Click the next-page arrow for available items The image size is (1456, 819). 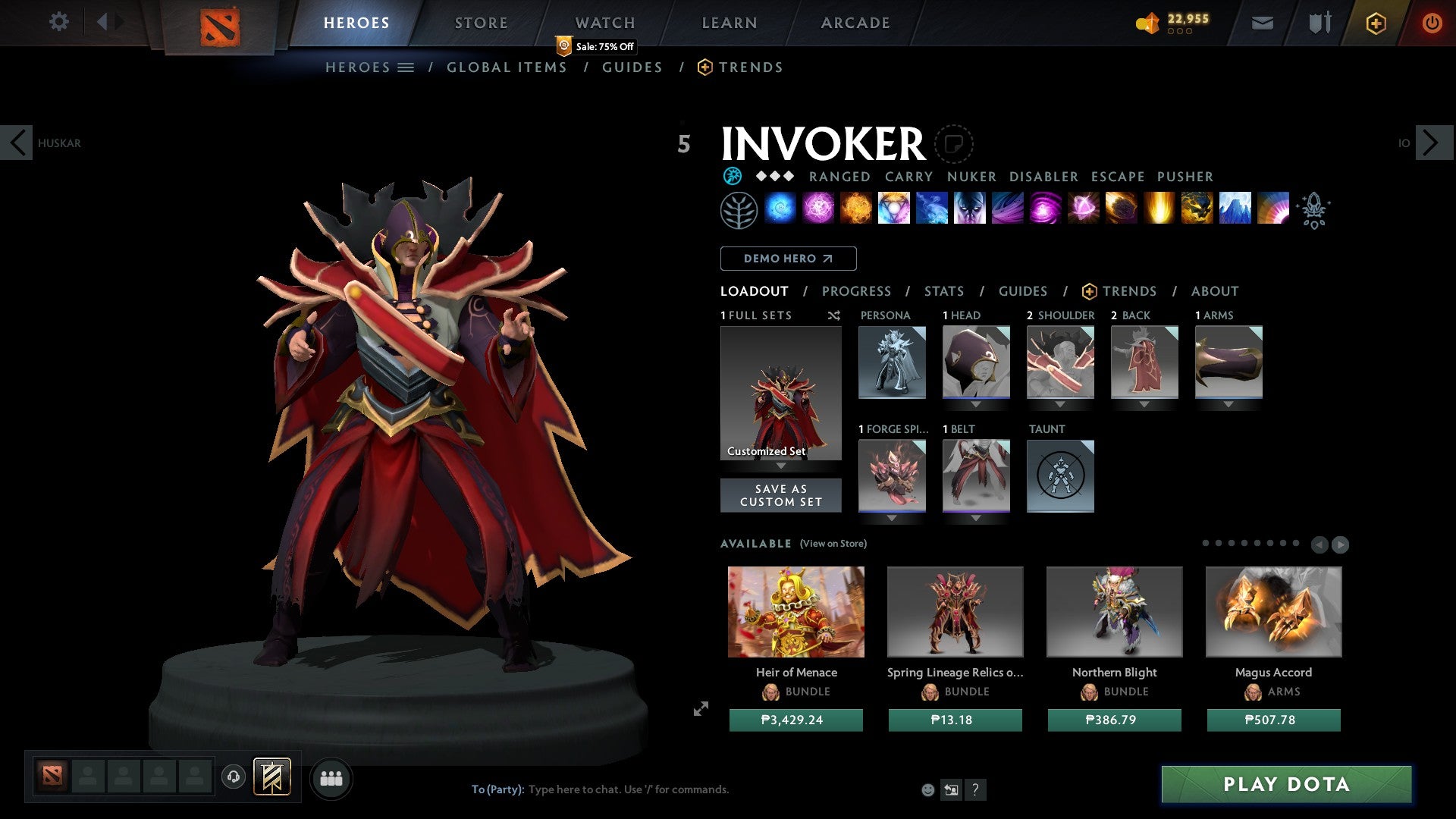1340,544
